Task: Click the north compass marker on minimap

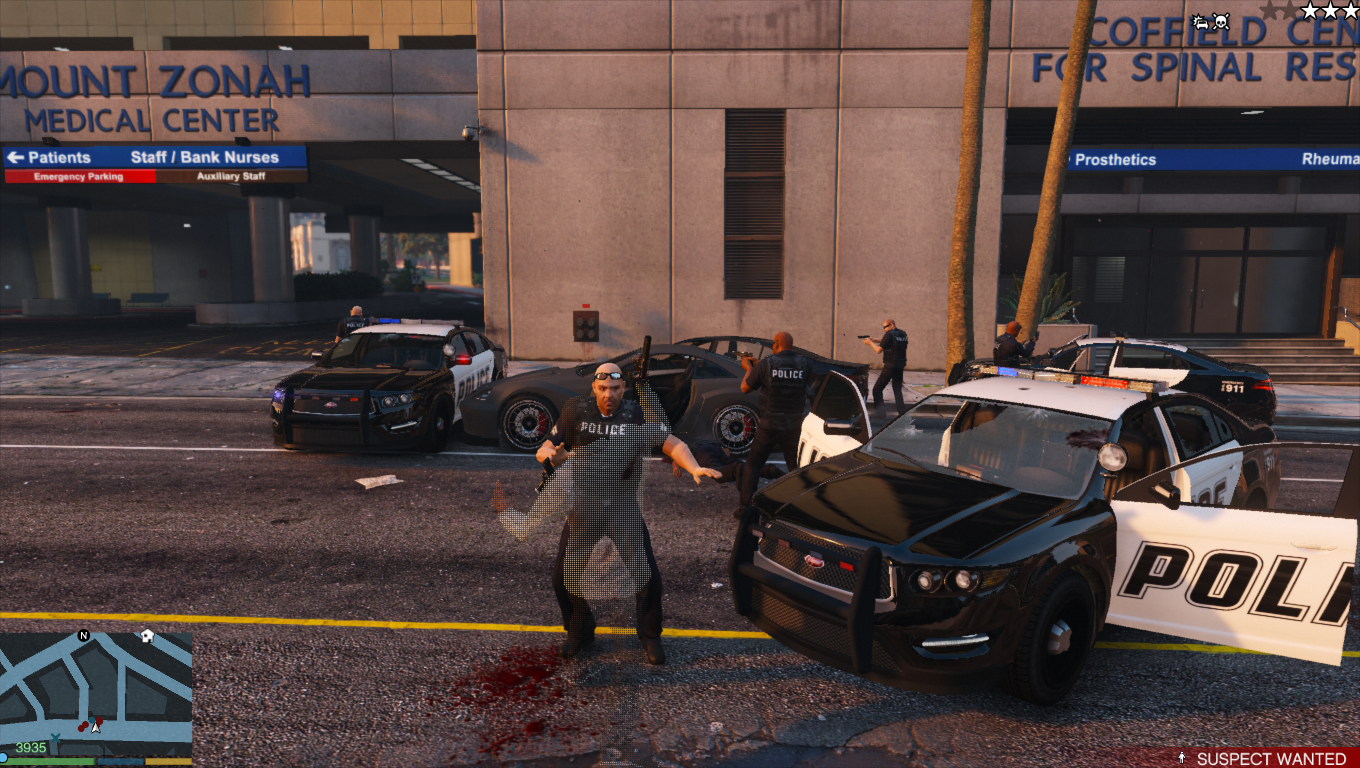Action: (84, 636)
